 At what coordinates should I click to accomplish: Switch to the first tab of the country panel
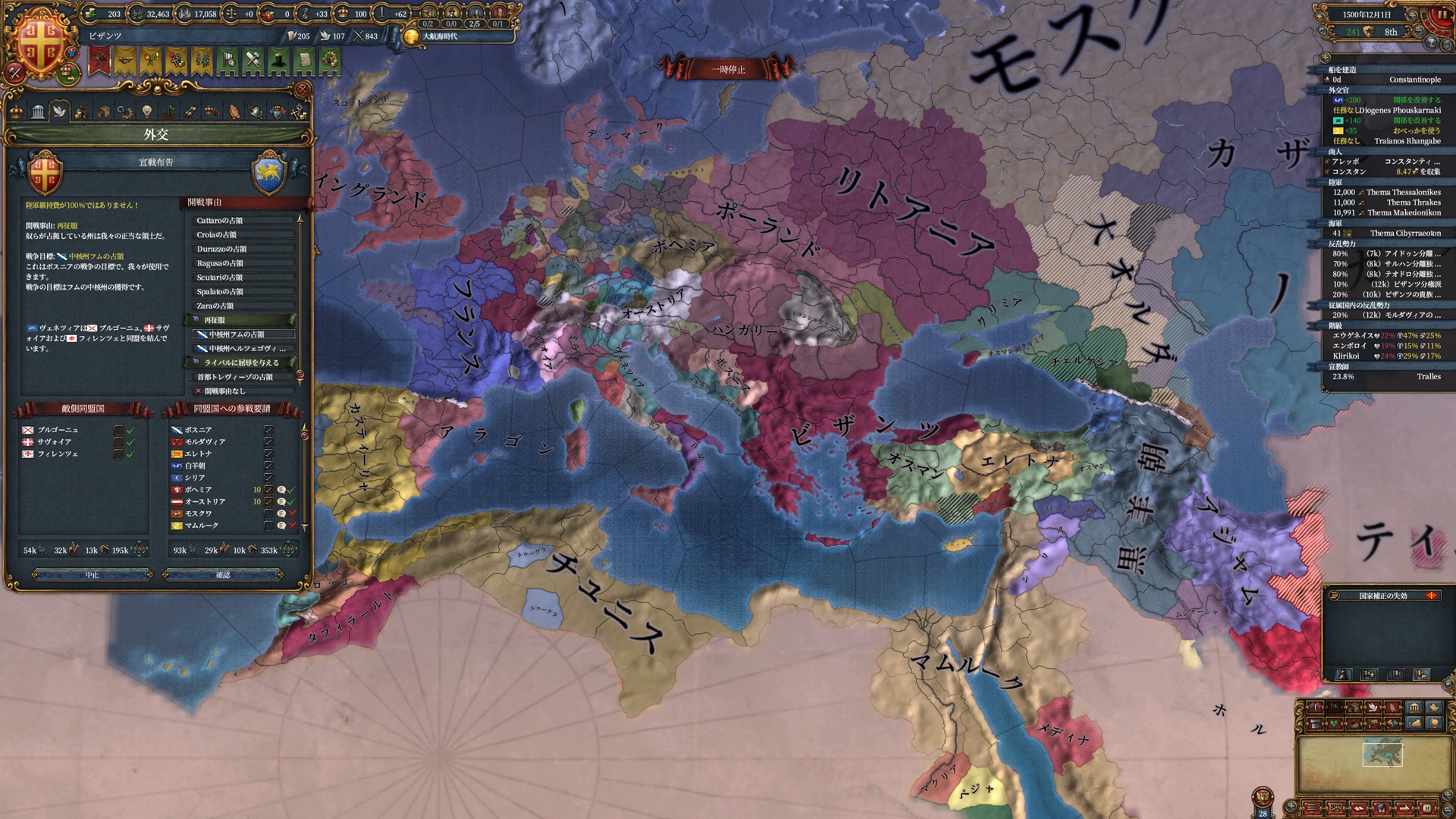point(16,111)
